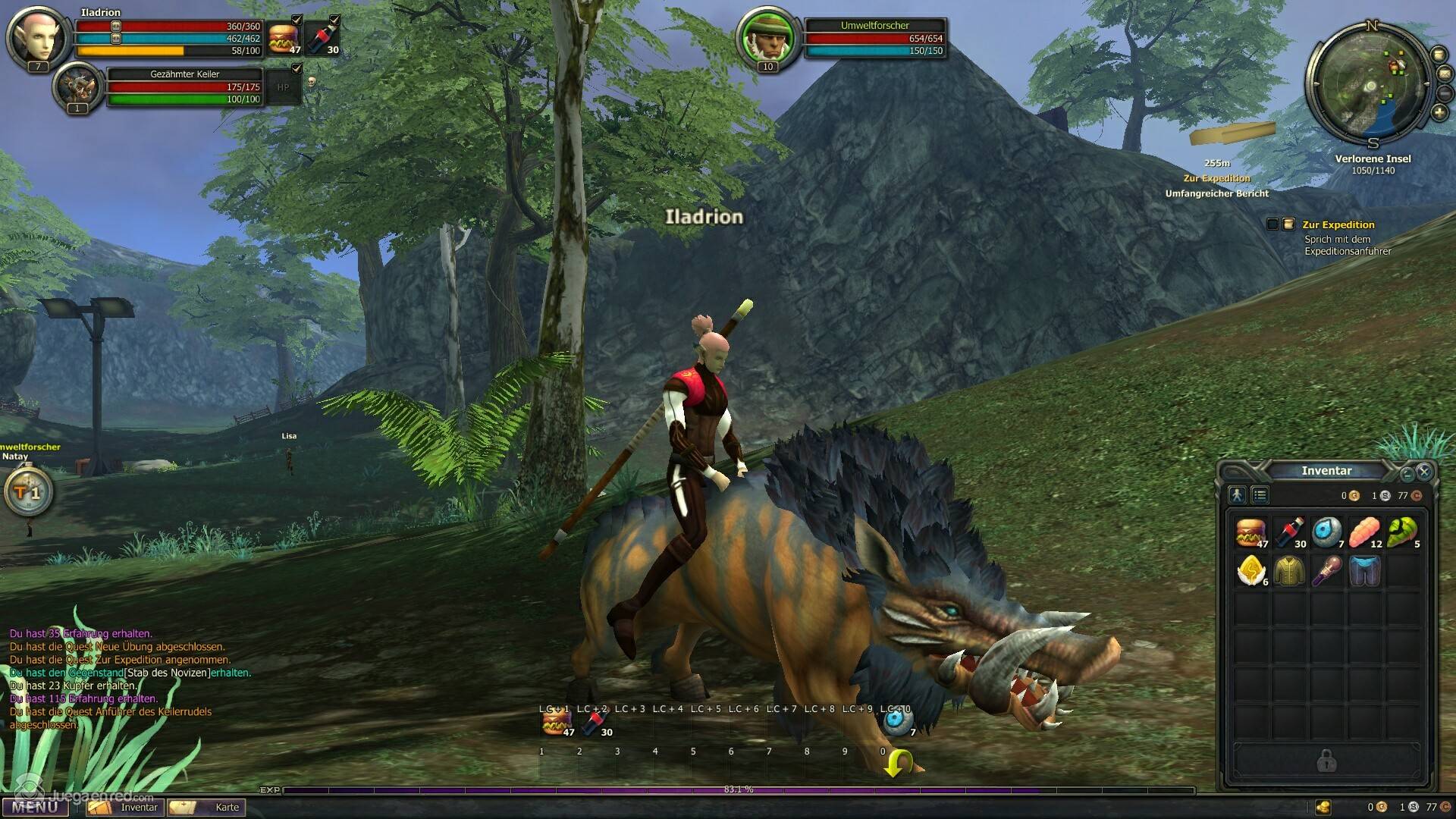Select the pink meat item in inventory

click(x=1364, y=532)
